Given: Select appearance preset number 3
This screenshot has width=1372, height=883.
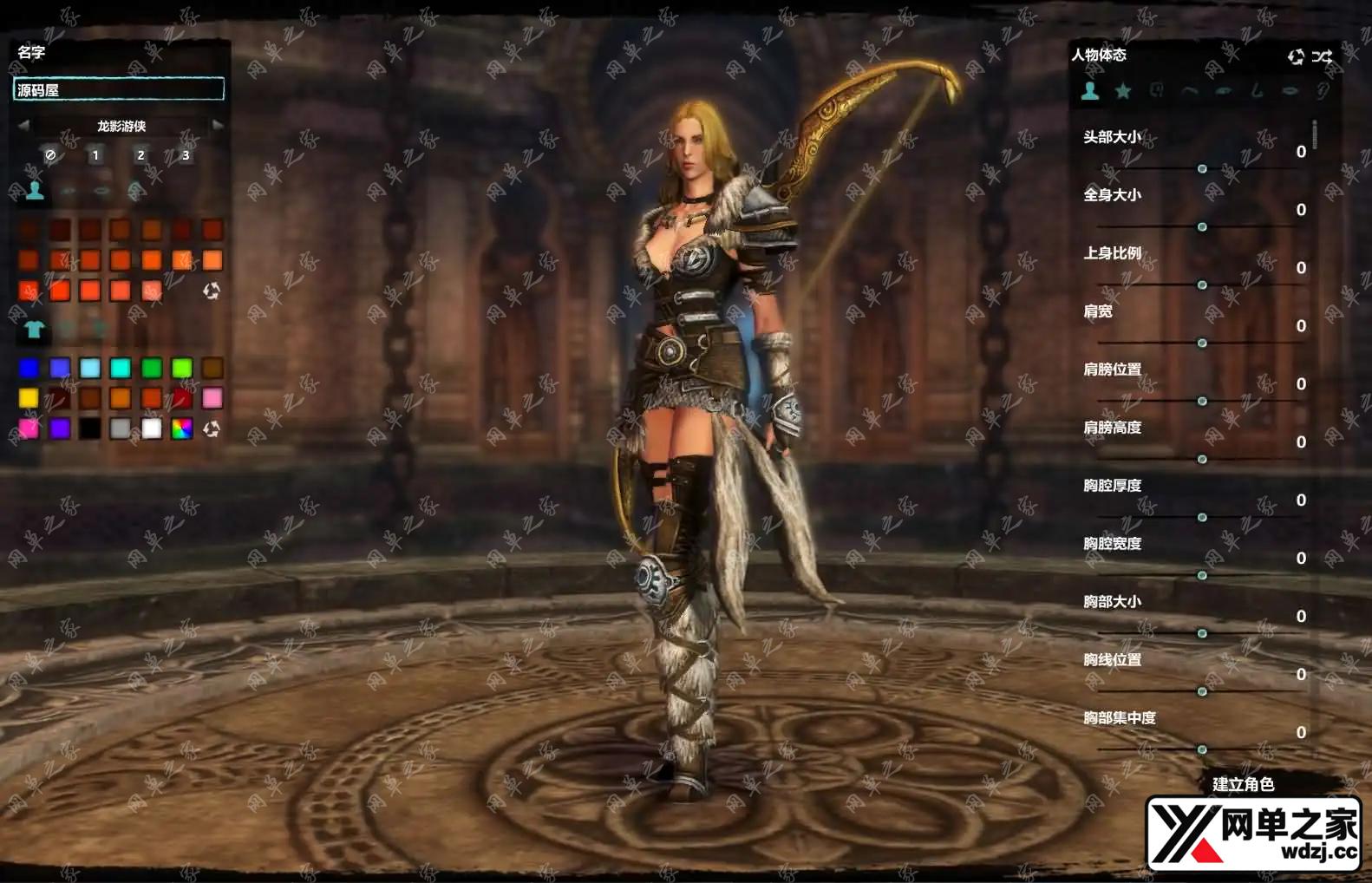Looking at the screenshot, I should click(185, 155).
